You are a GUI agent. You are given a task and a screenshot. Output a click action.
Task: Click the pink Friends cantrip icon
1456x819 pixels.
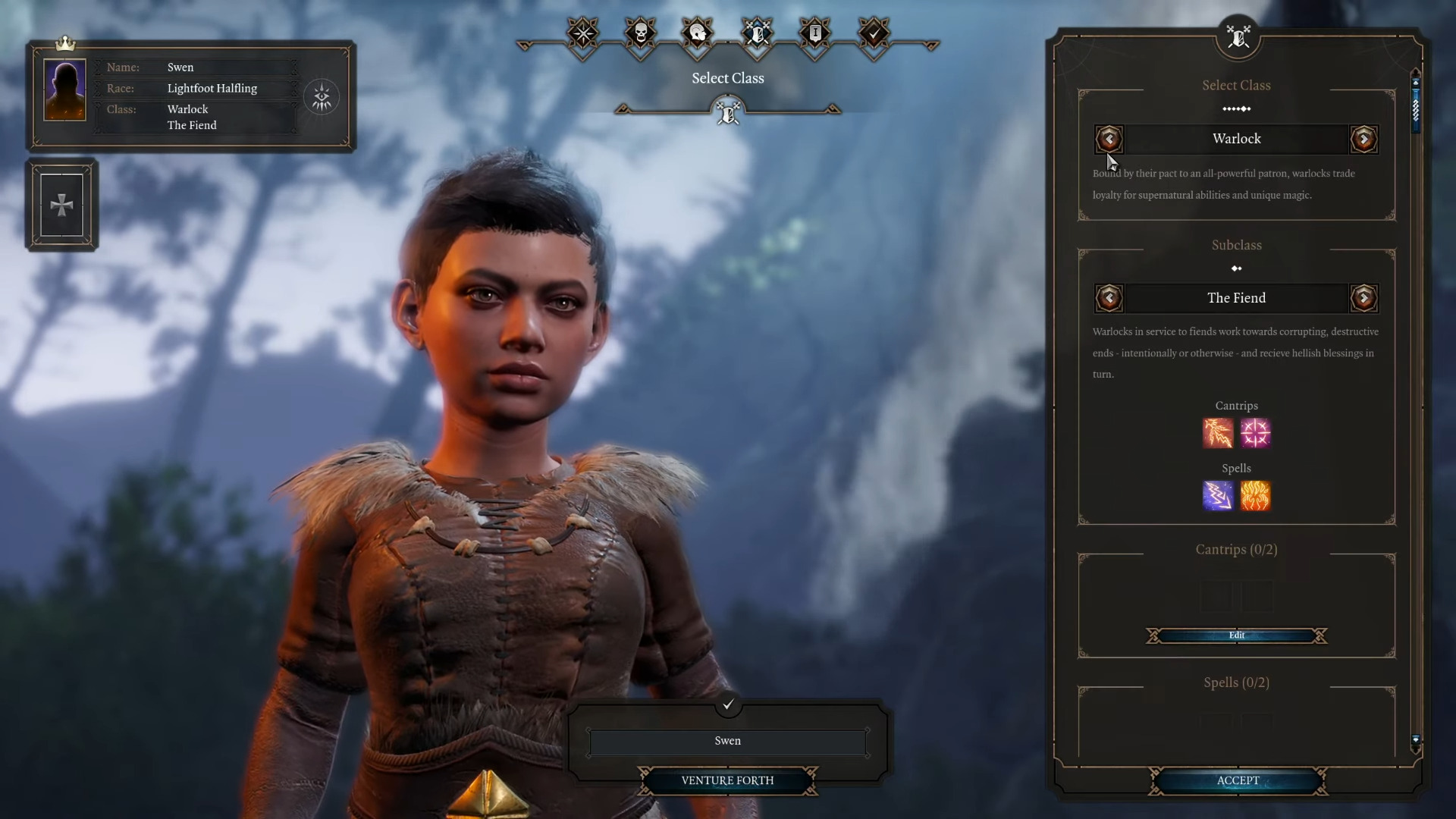coord(1256,433)
